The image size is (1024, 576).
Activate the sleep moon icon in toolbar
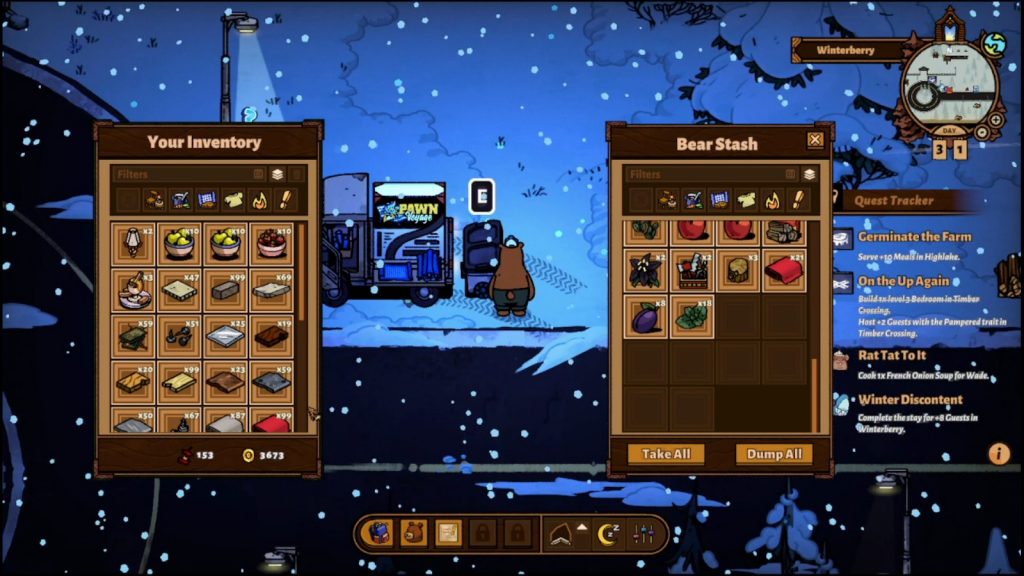click(x=608, y=534)
